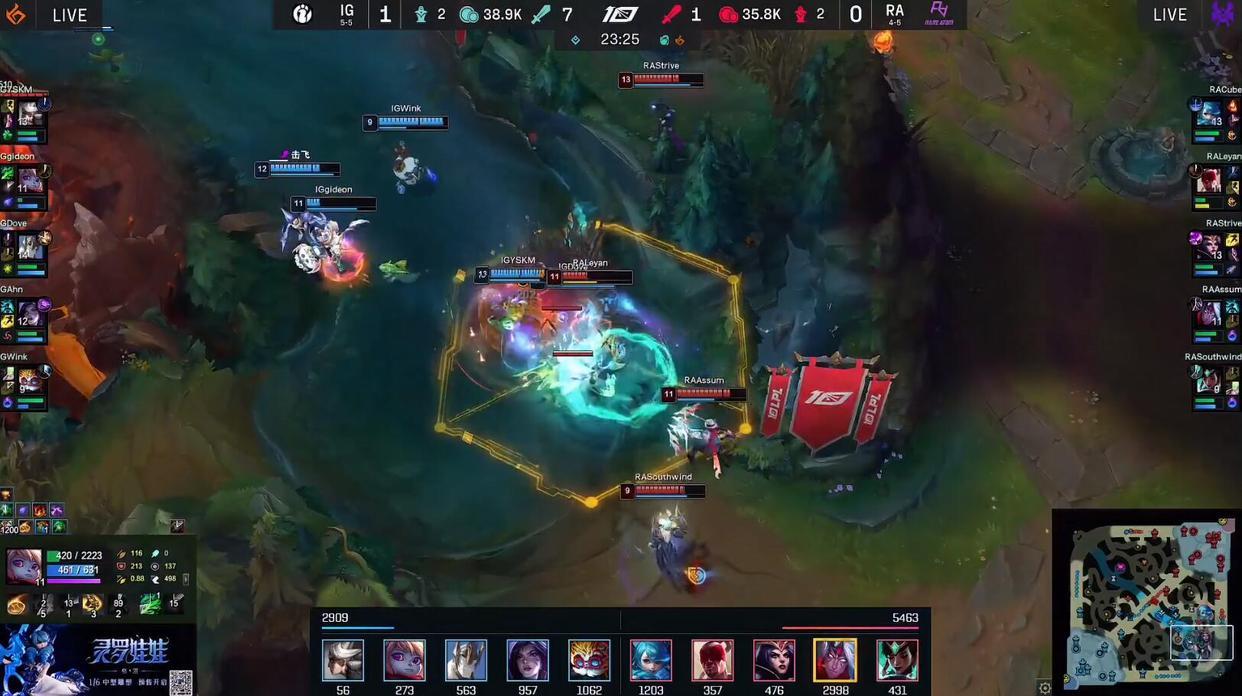
Task: Select the Gwen portrait in damage bar
Action: tap(650, 660)
